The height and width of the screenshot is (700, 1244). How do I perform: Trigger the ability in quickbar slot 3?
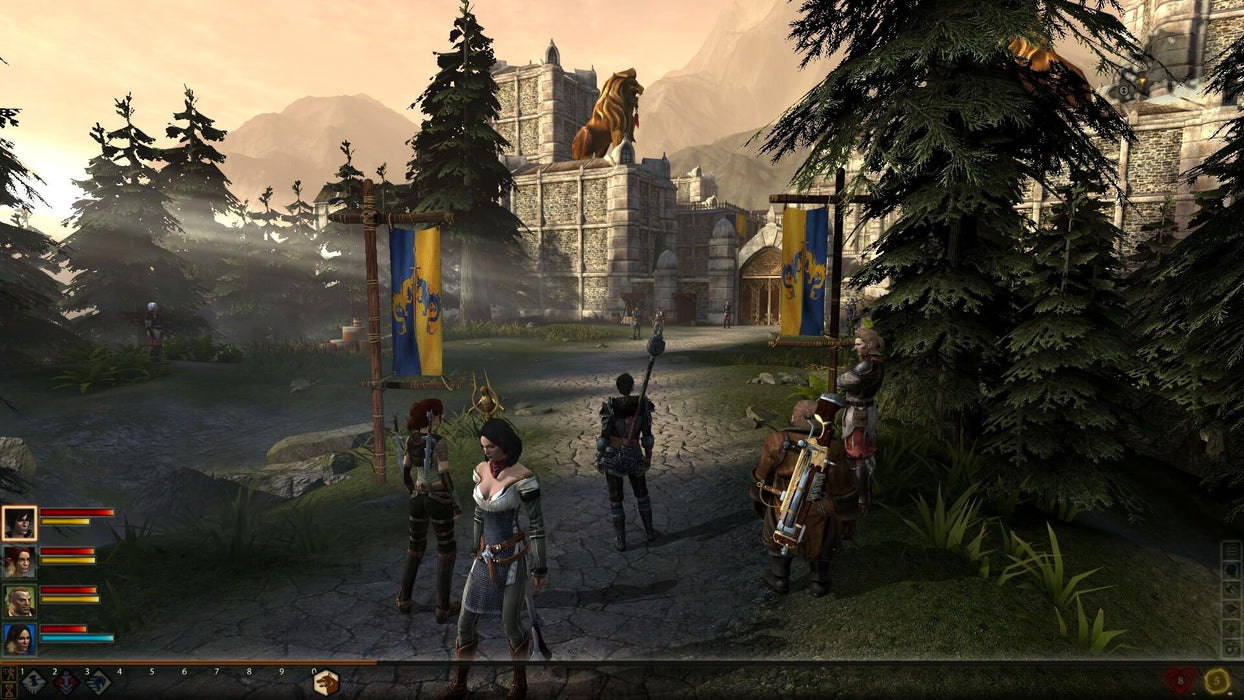(98, 683)
